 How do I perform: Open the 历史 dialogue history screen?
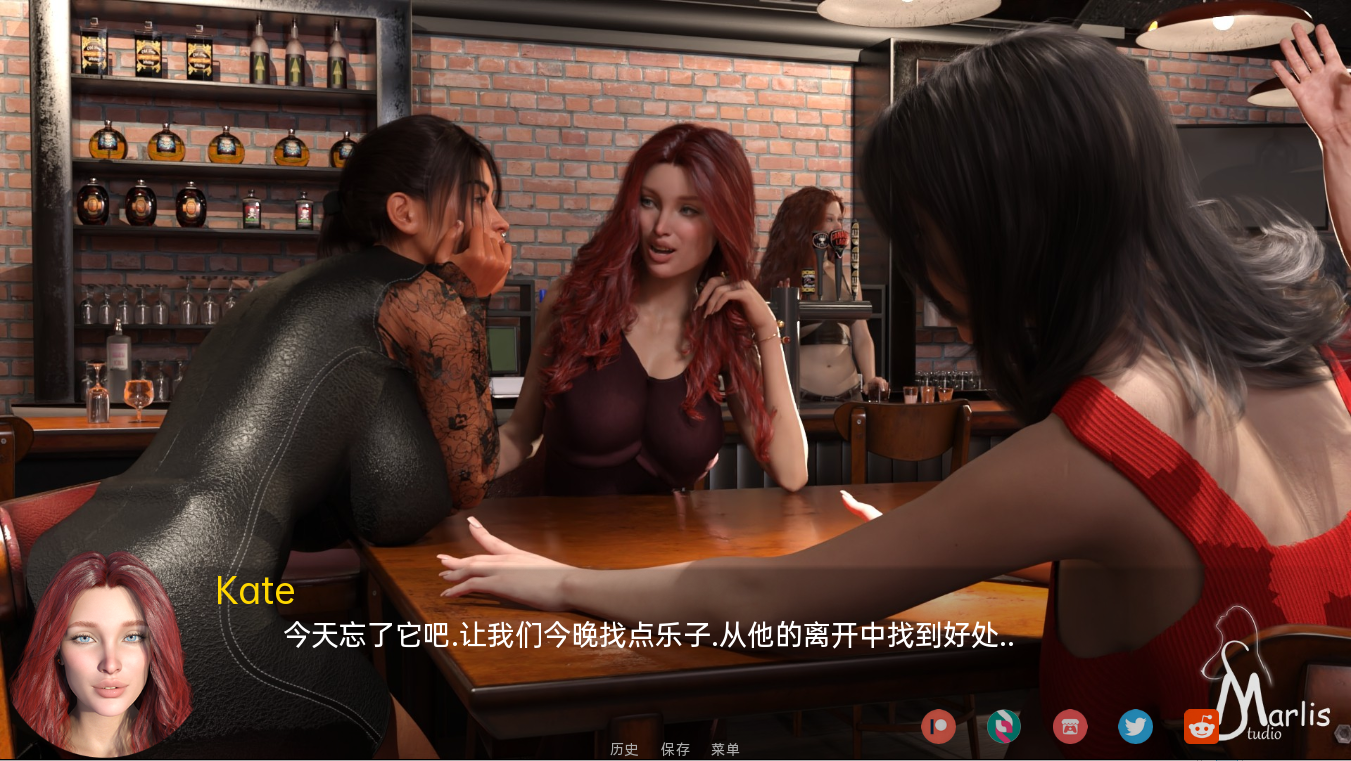tap(626, 748)
